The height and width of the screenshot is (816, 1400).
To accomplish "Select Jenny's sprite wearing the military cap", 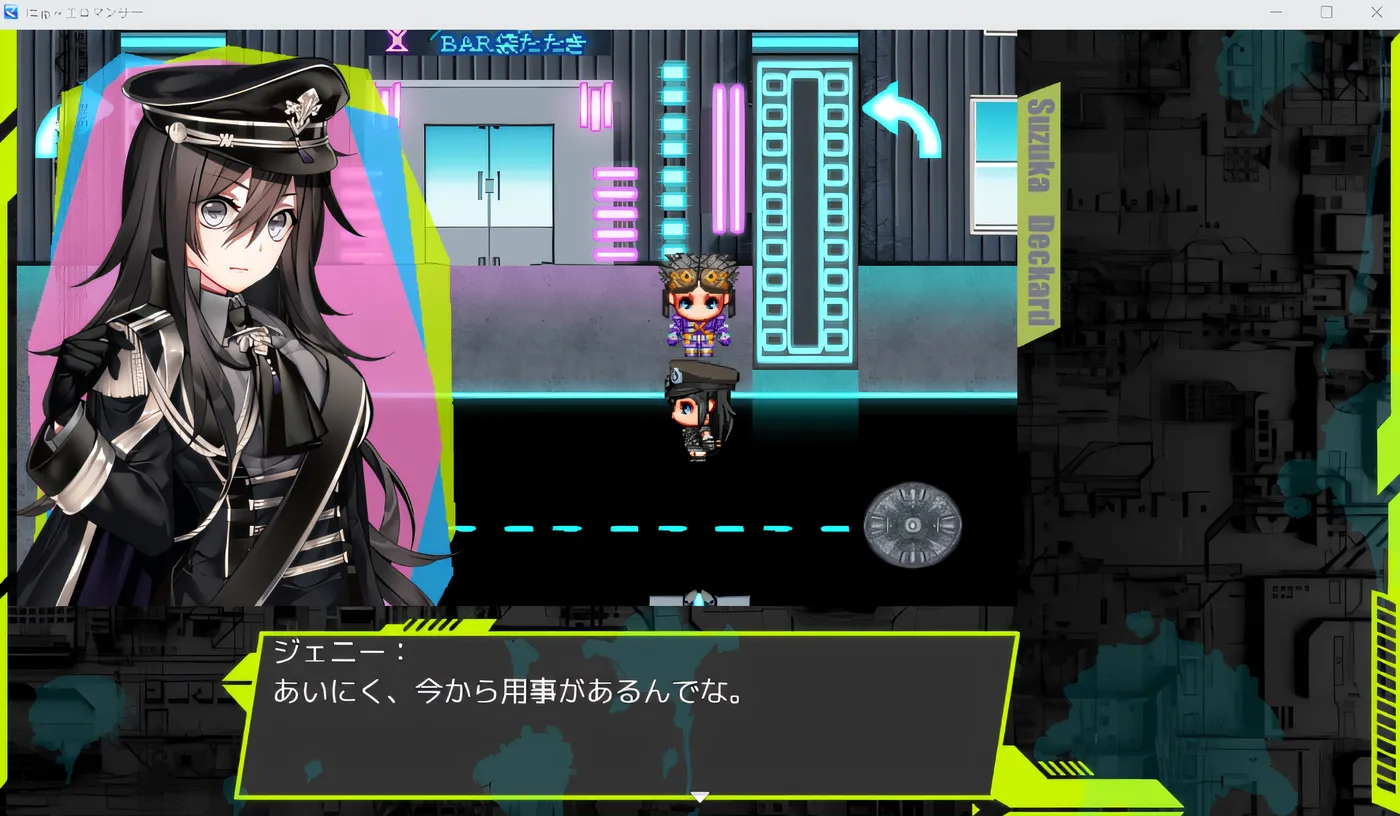I will coord(699,410).
